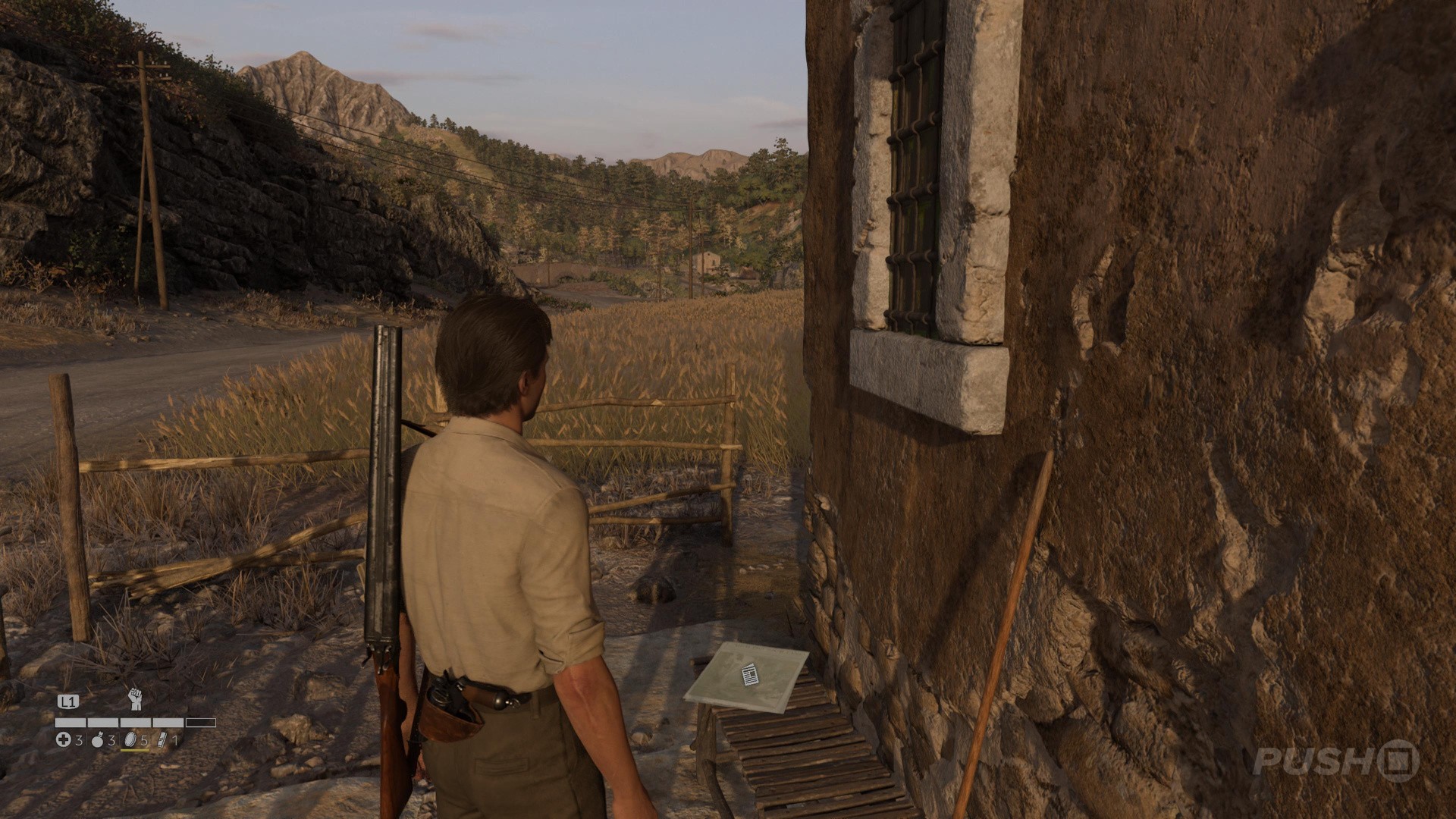Pick the bandage roll item icon
The height and width of the screenshot is (819, 1456).
click(161, 739)
